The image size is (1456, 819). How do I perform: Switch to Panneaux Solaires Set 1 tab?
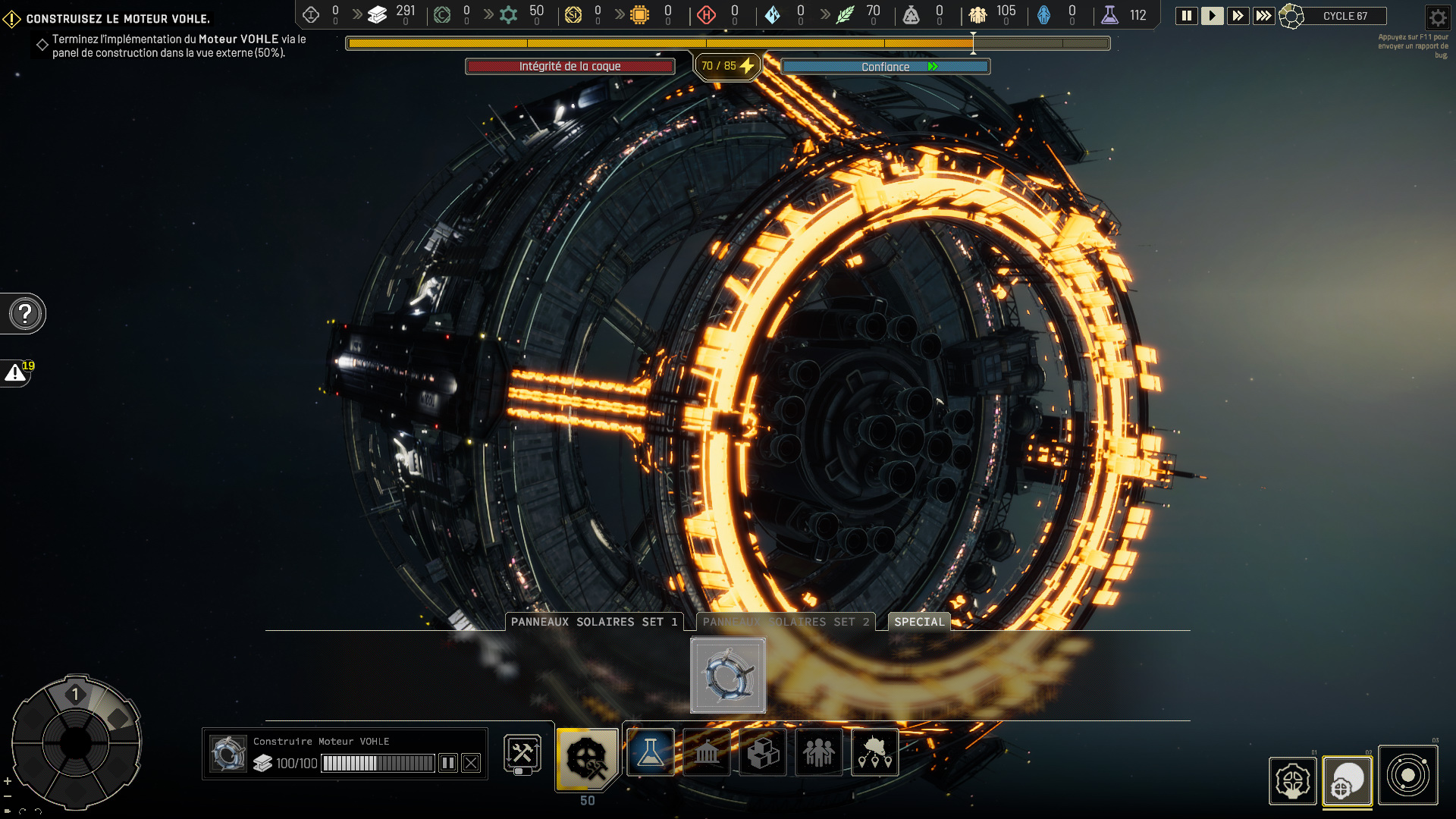[x=594, y=622]
